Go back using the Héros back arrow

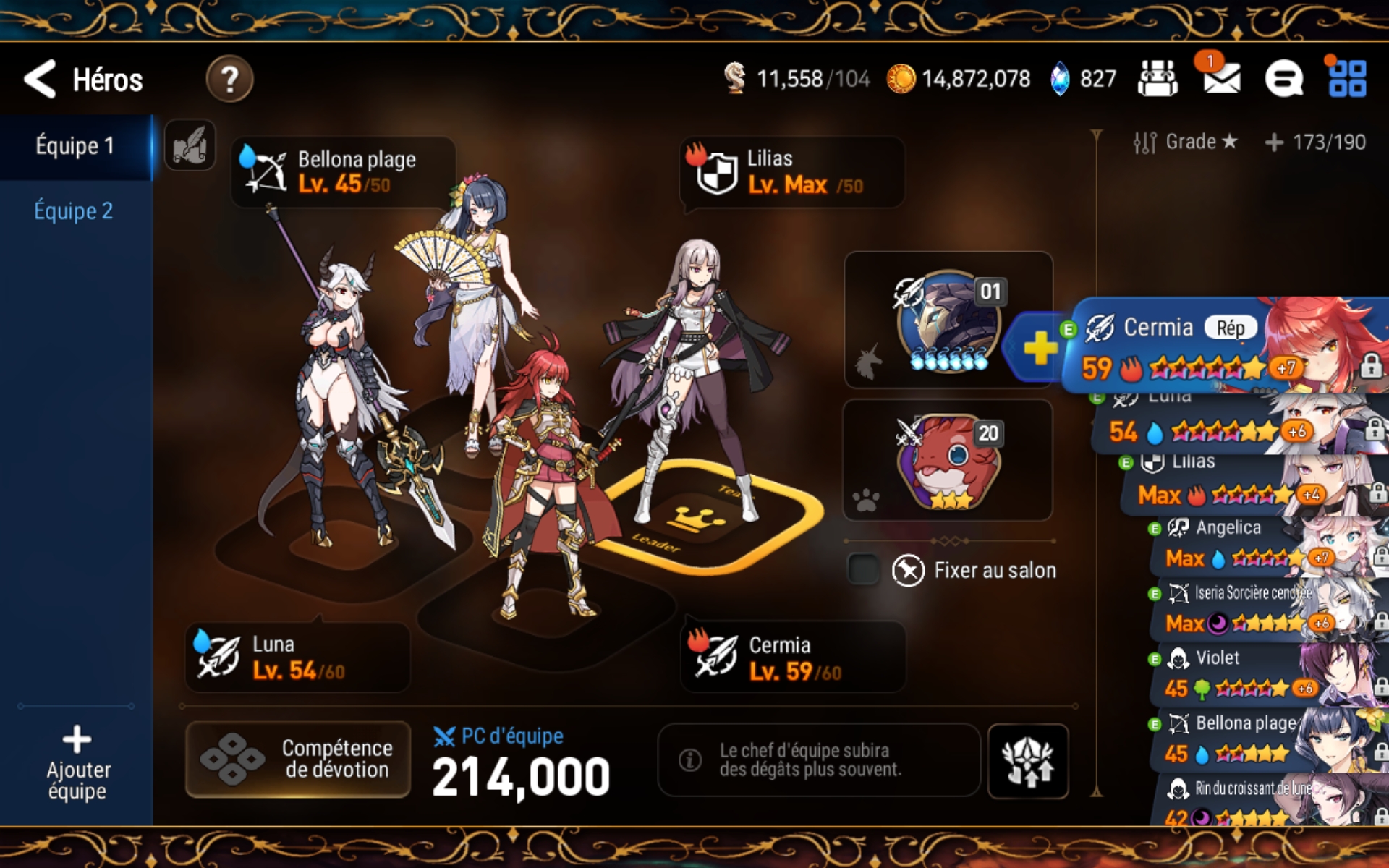click(41, 80)
